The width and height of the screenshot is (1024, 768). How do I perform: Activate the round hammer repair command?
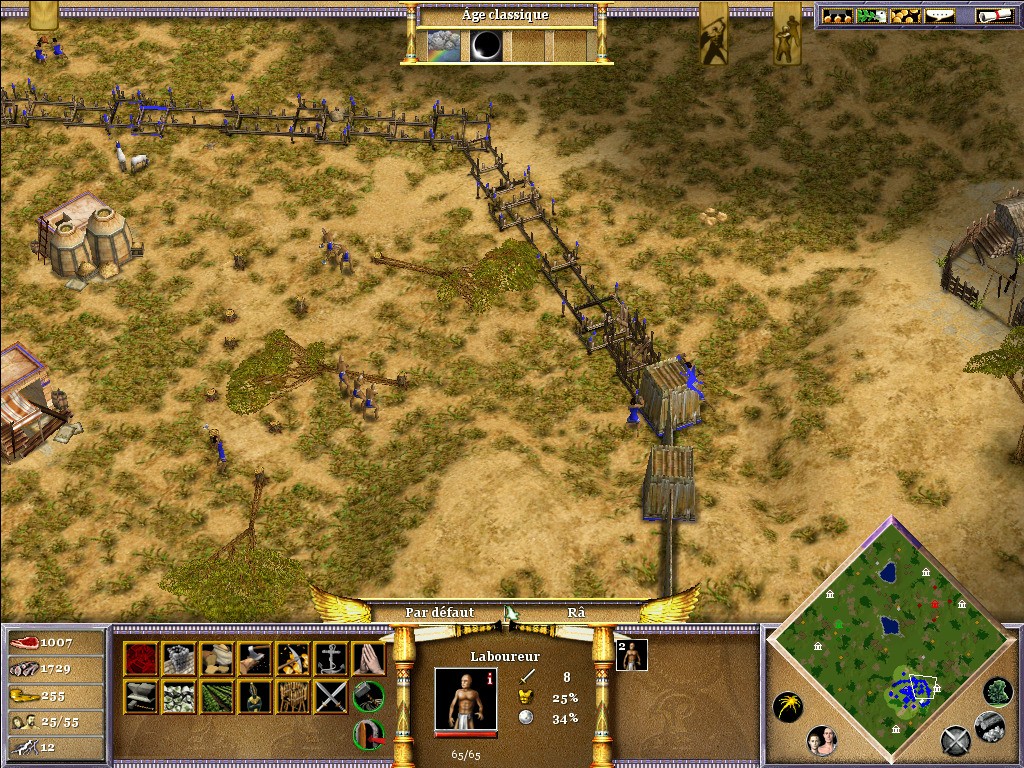(369, 694)
